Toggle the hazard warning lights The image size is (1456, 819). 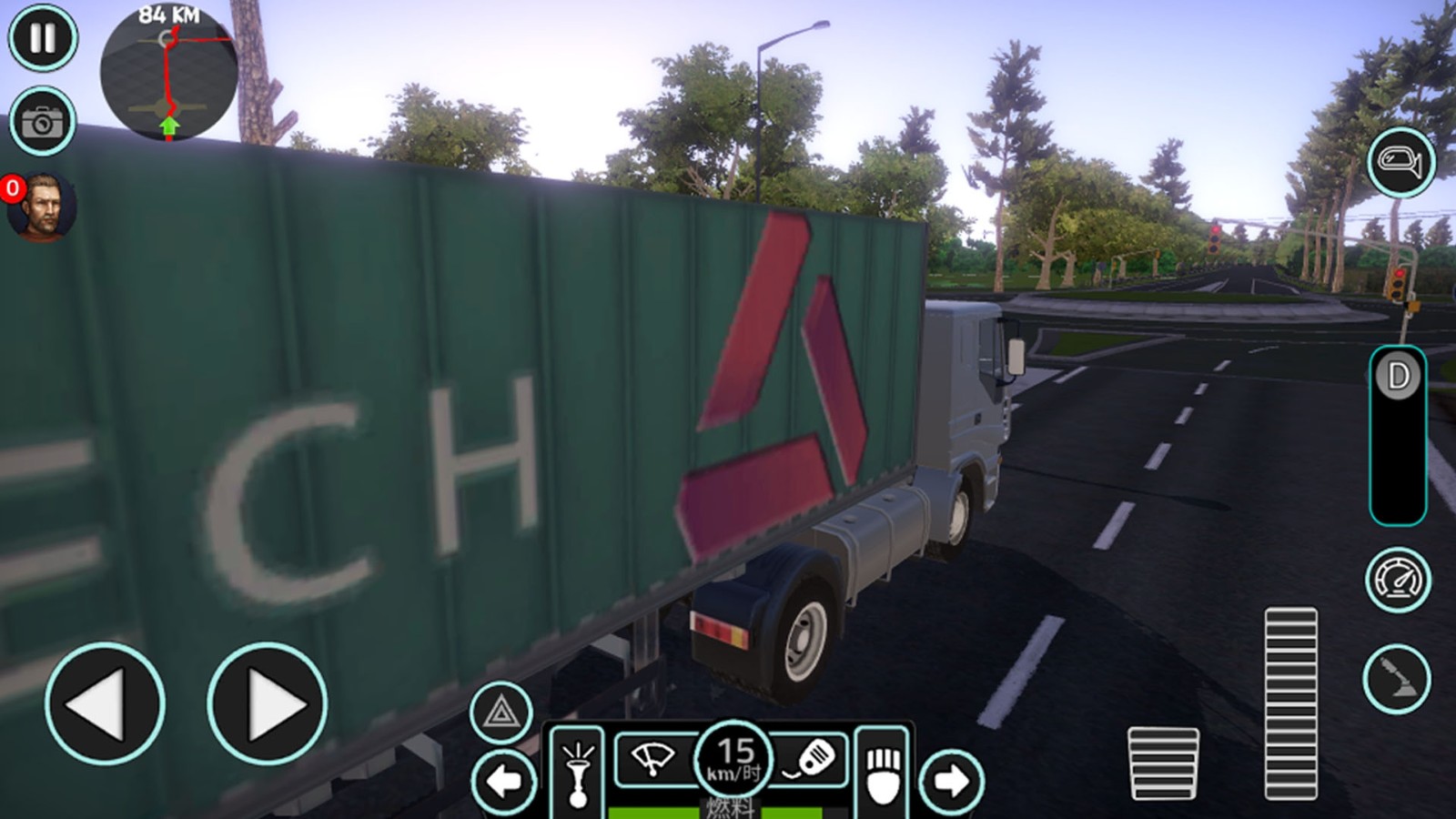500,712
